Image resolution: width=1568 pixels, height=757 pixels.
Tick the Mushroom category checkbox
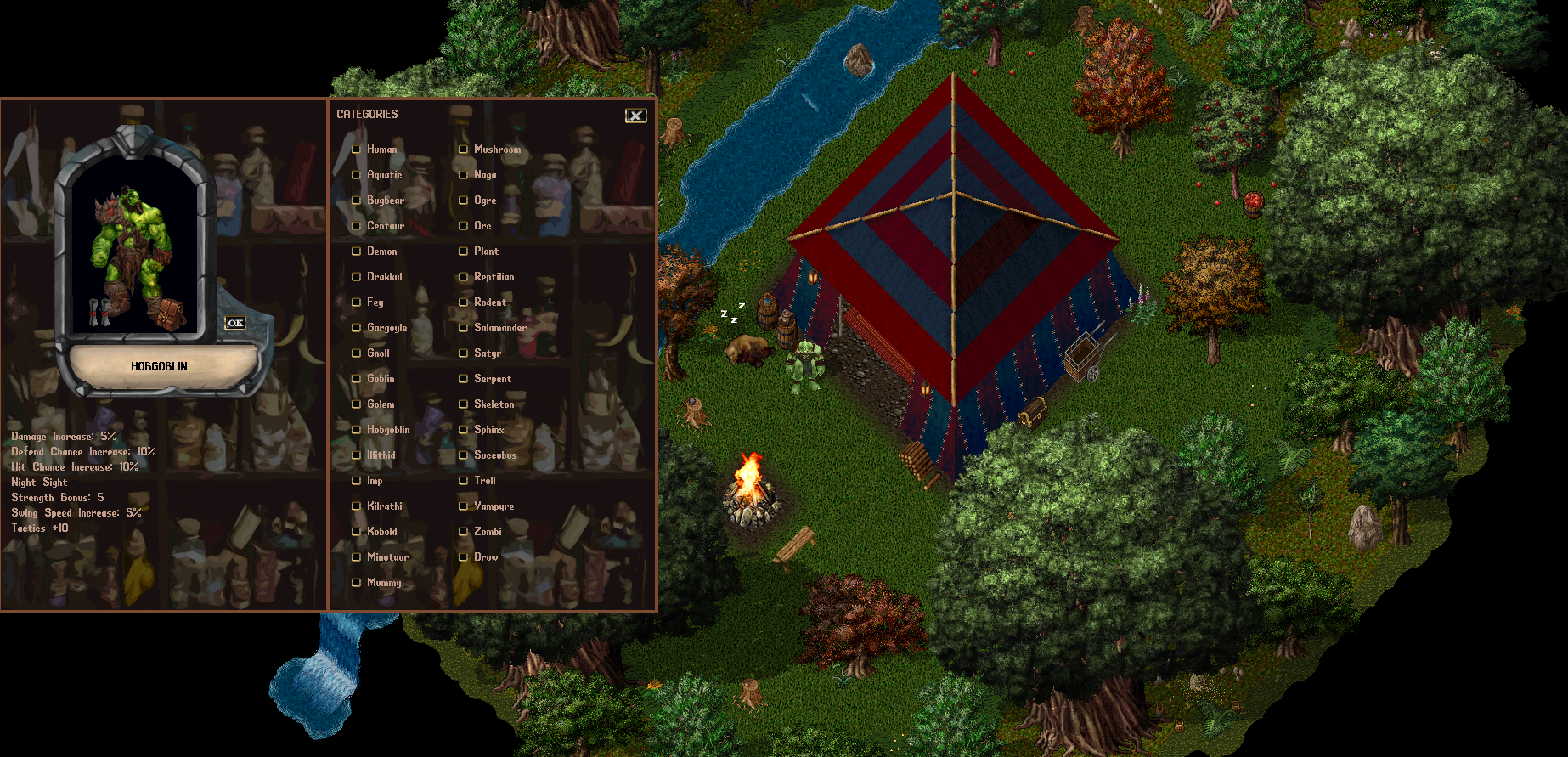[x=464, y=150]
